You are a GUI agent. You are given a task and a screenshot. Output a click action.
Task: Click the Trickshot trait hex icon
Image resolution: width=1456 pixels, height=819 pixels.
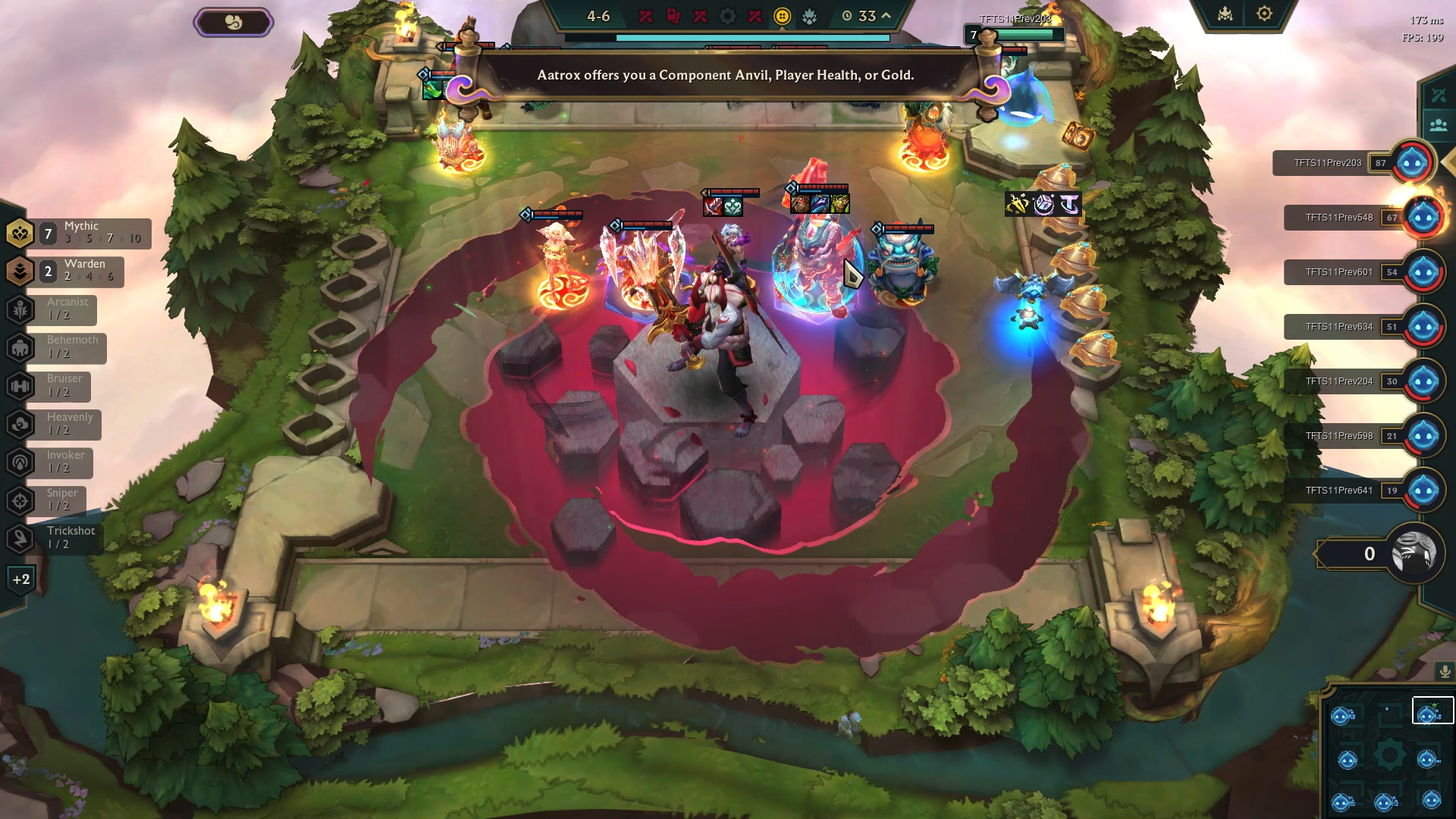(x=20, y=537)
